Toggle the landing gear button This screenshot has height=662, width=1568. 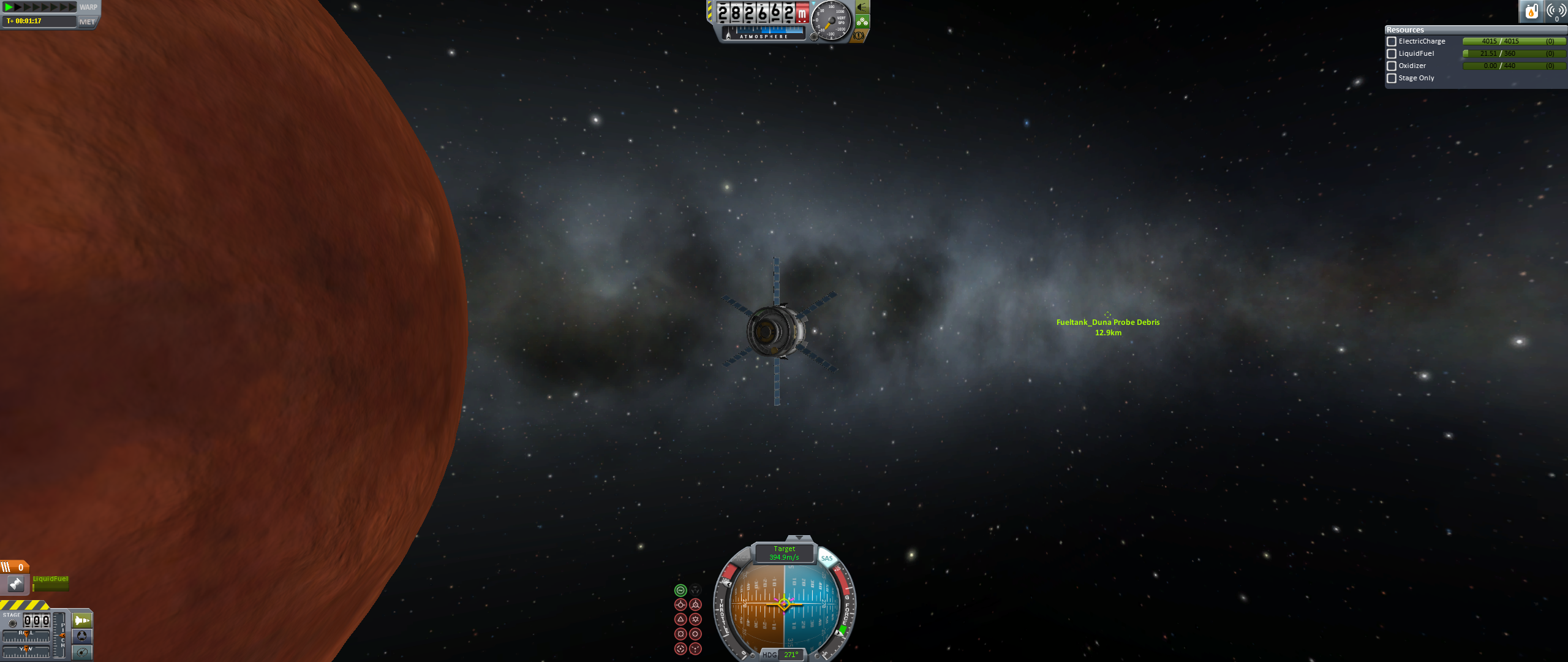862,22
